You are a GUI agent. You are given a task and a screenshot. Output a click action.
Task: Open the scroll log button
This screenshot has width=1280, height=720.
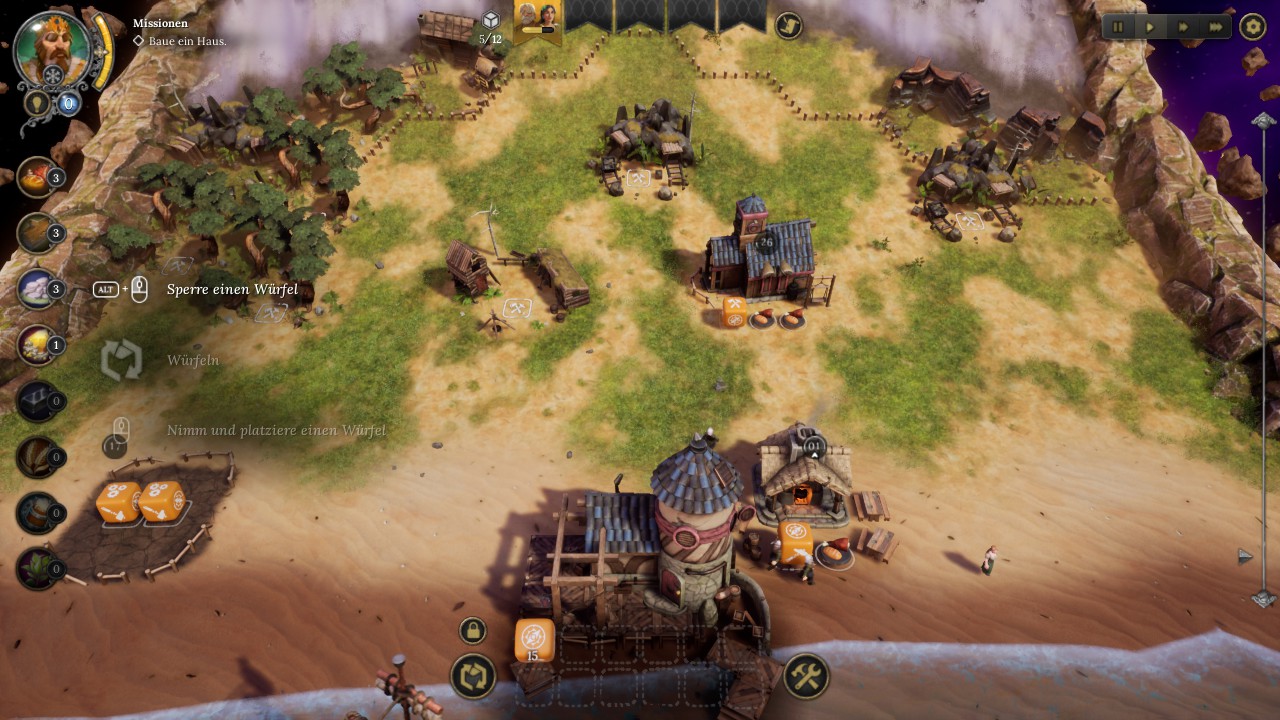[788, 25]
